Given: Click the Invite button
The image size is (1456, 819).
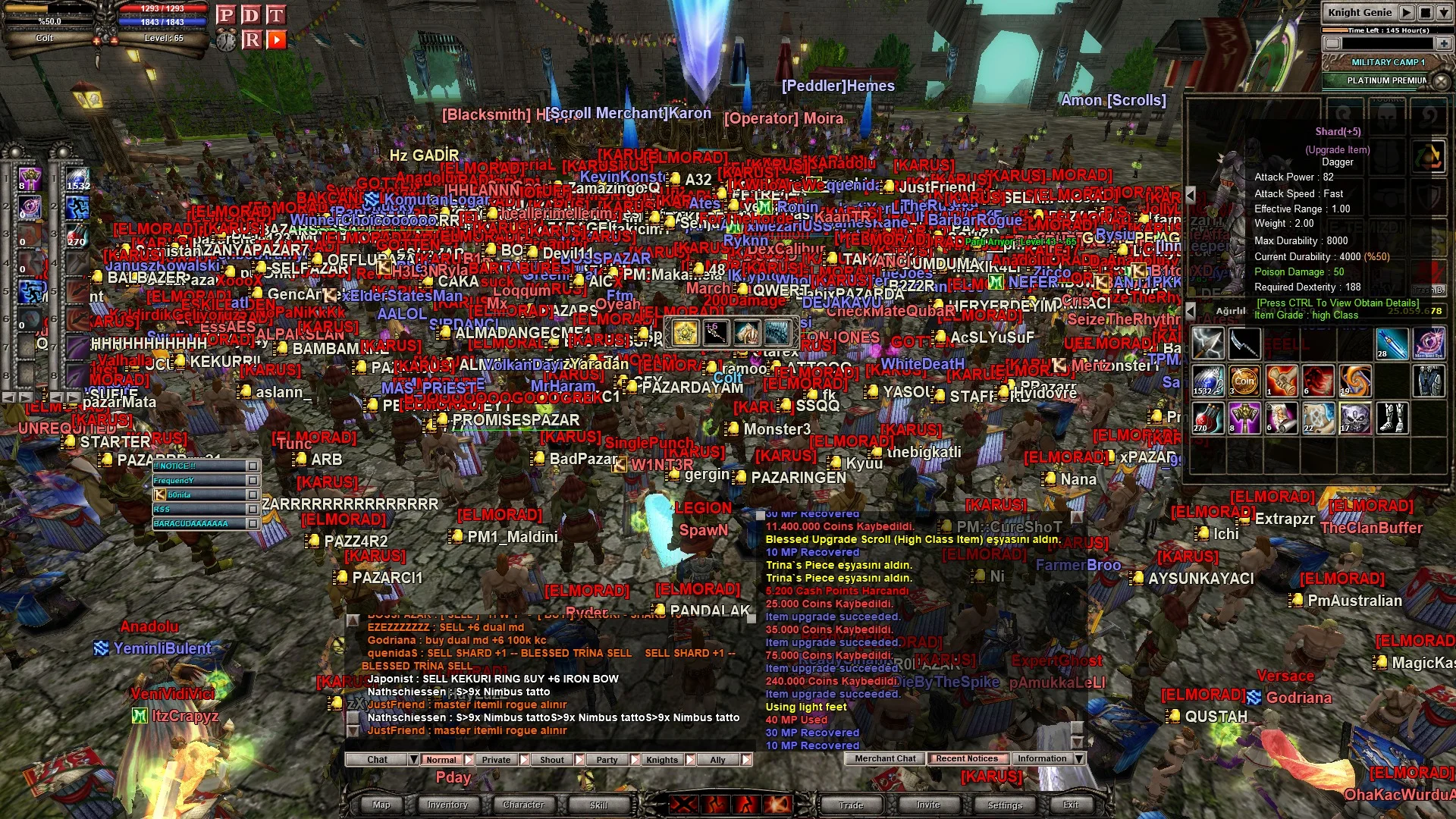Looking at the screenshot, I should [928, 805].
